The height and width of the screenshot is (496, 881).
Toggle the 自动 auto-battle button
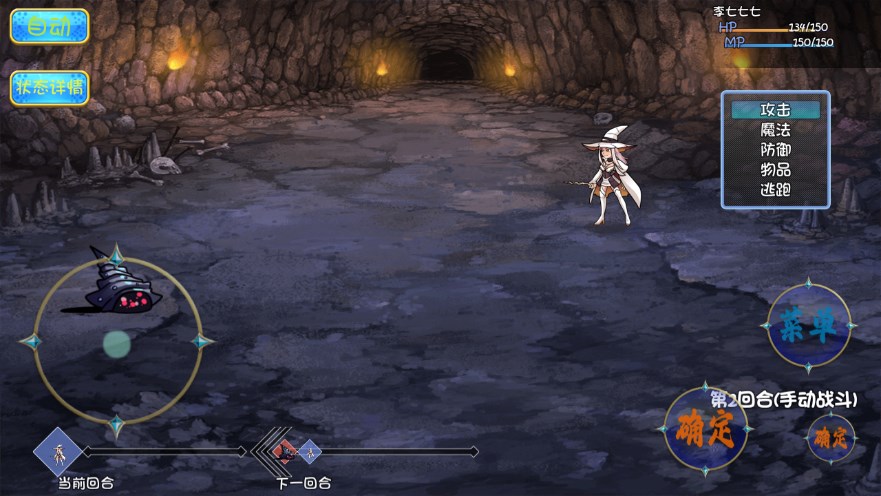coord(49,26)
